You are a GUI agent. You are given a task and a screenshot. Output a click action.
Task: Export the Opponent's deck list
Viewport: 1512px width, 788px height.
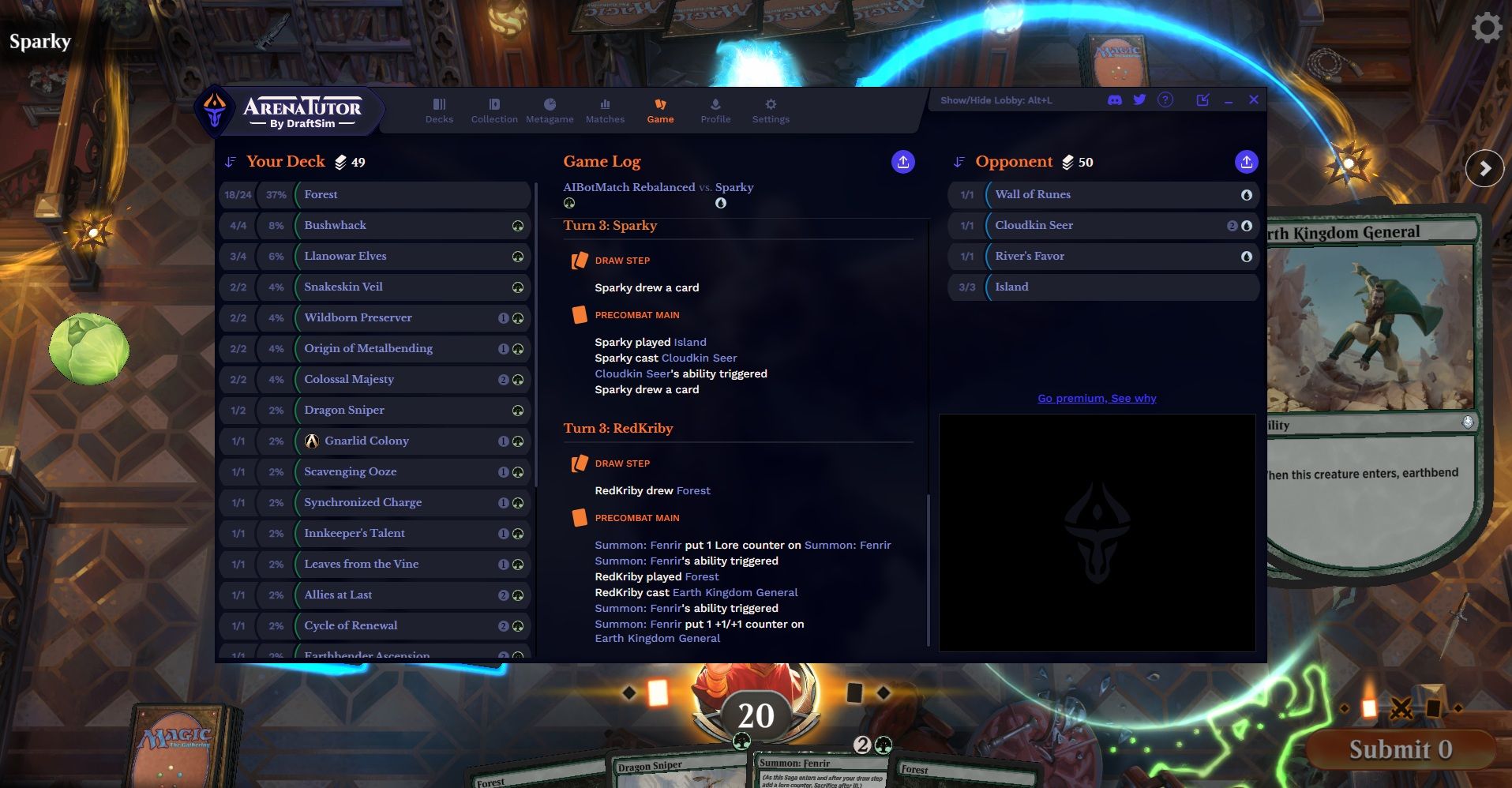tap(1246, 161)
